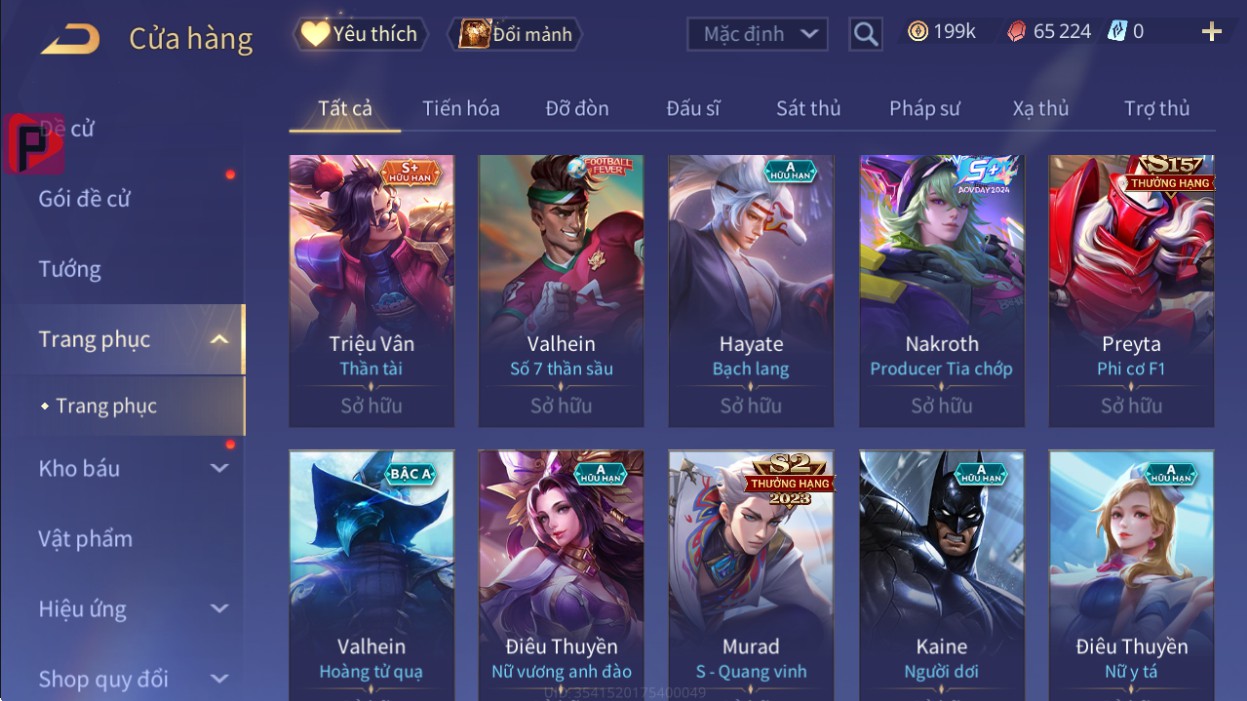Image resolution: width=1247 pixels, height=701 pixels.
Task: Select the Đấu sĩ category tab
Action: click(x=693, y=108)
